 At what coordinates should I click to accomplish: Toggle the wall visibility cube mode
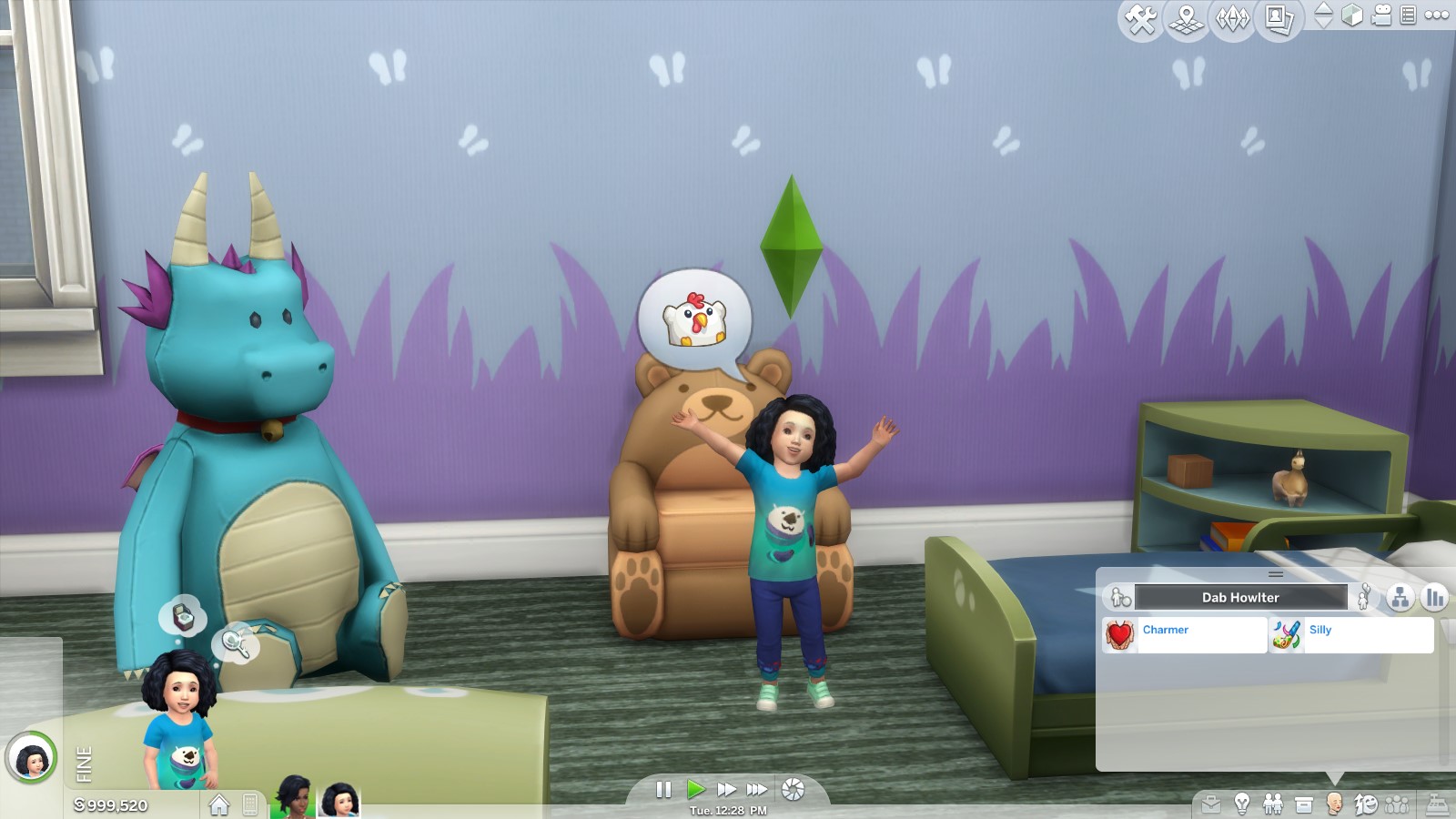[1352, 16]
